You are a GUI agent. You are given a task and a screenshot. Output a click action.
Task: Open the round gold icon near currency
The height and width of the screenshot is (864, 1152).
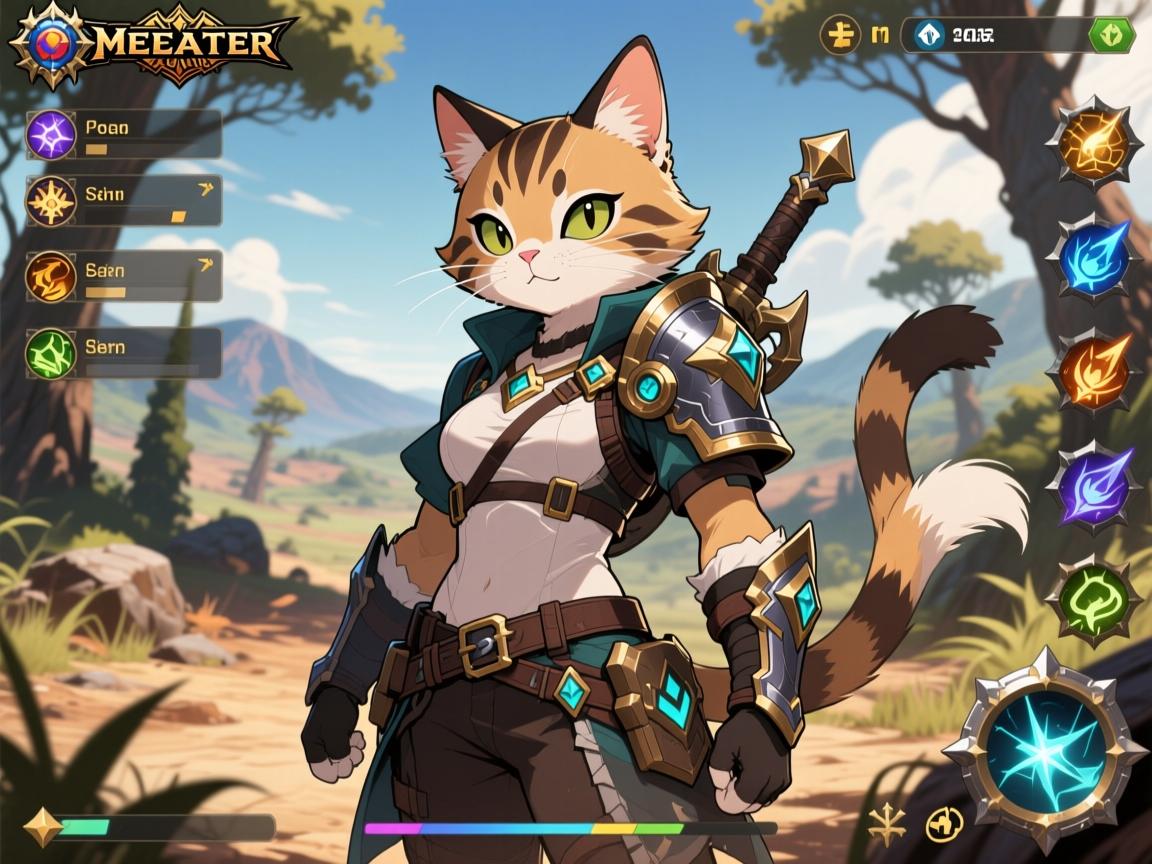(840, 36)
